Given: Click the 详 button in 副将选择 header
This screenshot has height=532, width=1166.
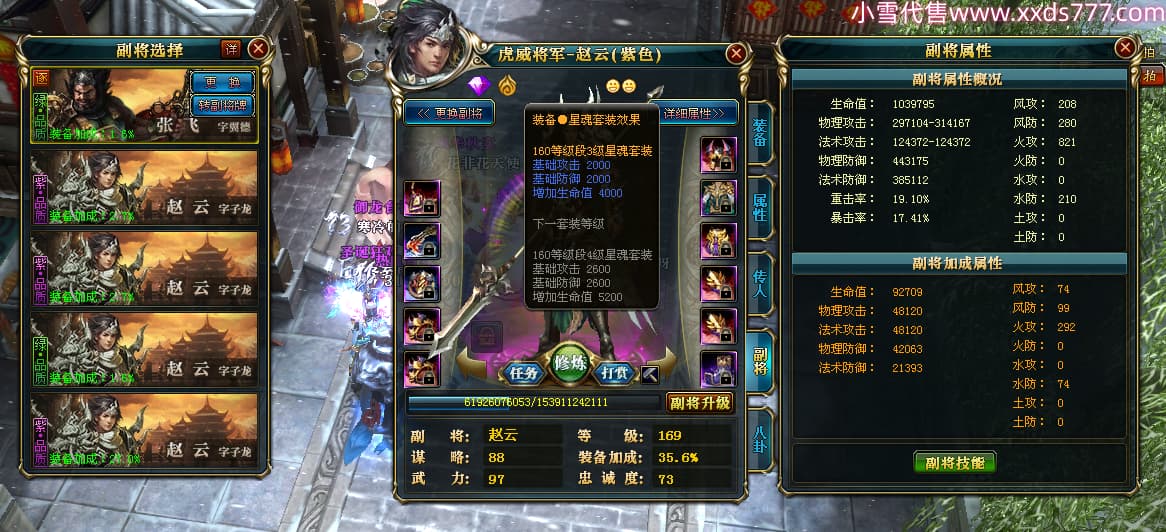Looking at the screenshot, I should [231, 48].
